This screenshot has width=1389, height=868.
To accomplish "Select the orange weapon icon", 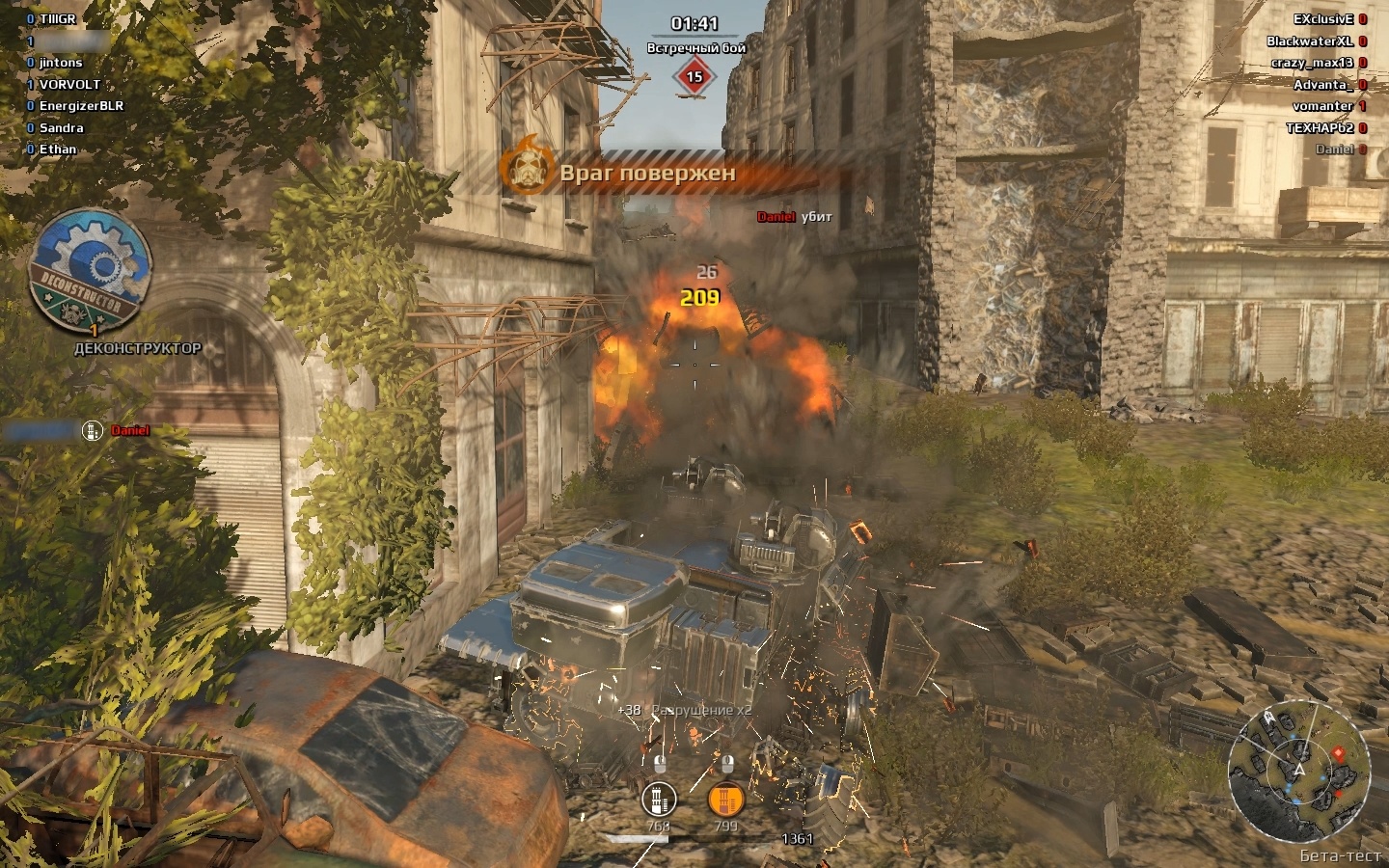I will click(725, 799).
